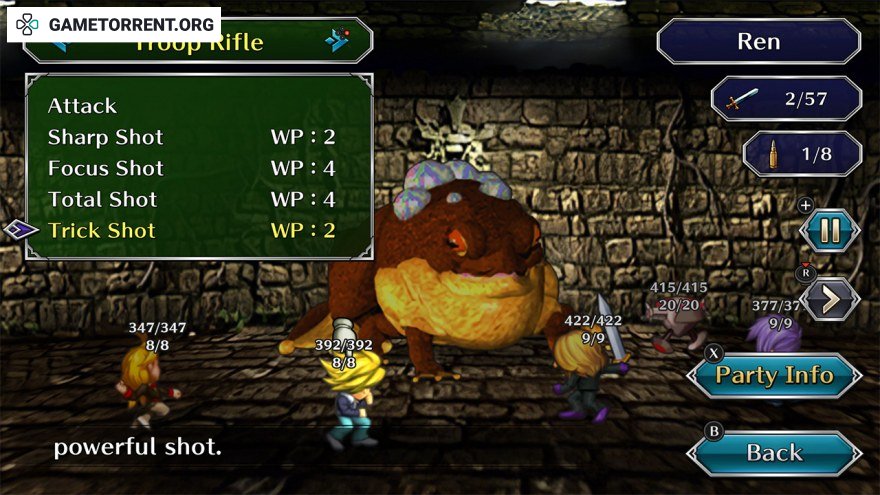Pick the Total Shot skill
This screenshot has height=495, width=880.
[103, 199]
